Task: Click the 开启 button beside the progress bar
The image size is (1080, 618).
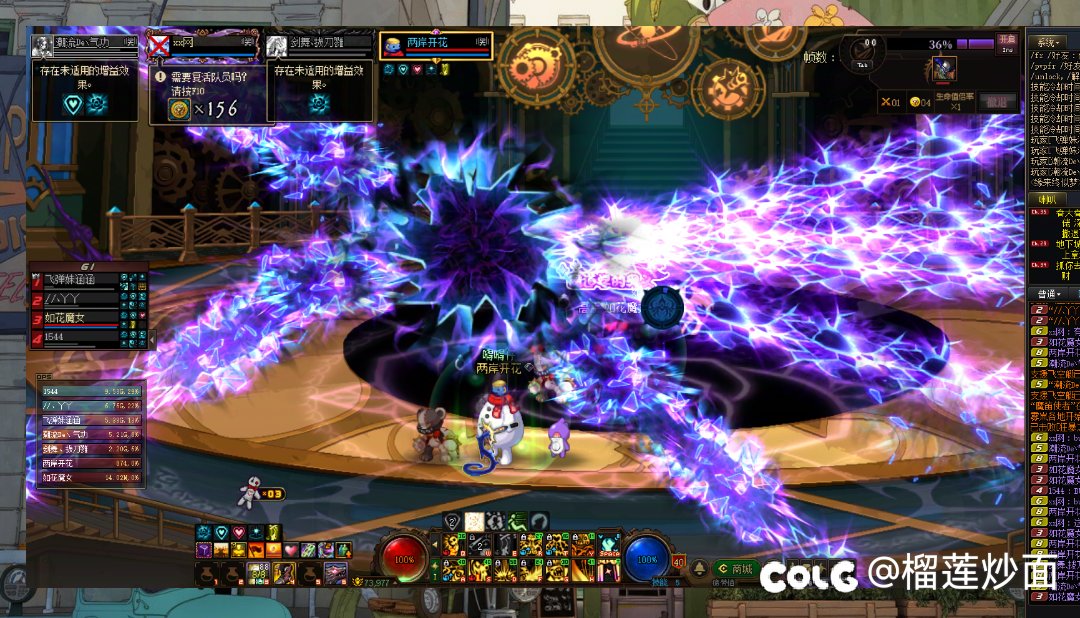Action: tap(1007, 42)
